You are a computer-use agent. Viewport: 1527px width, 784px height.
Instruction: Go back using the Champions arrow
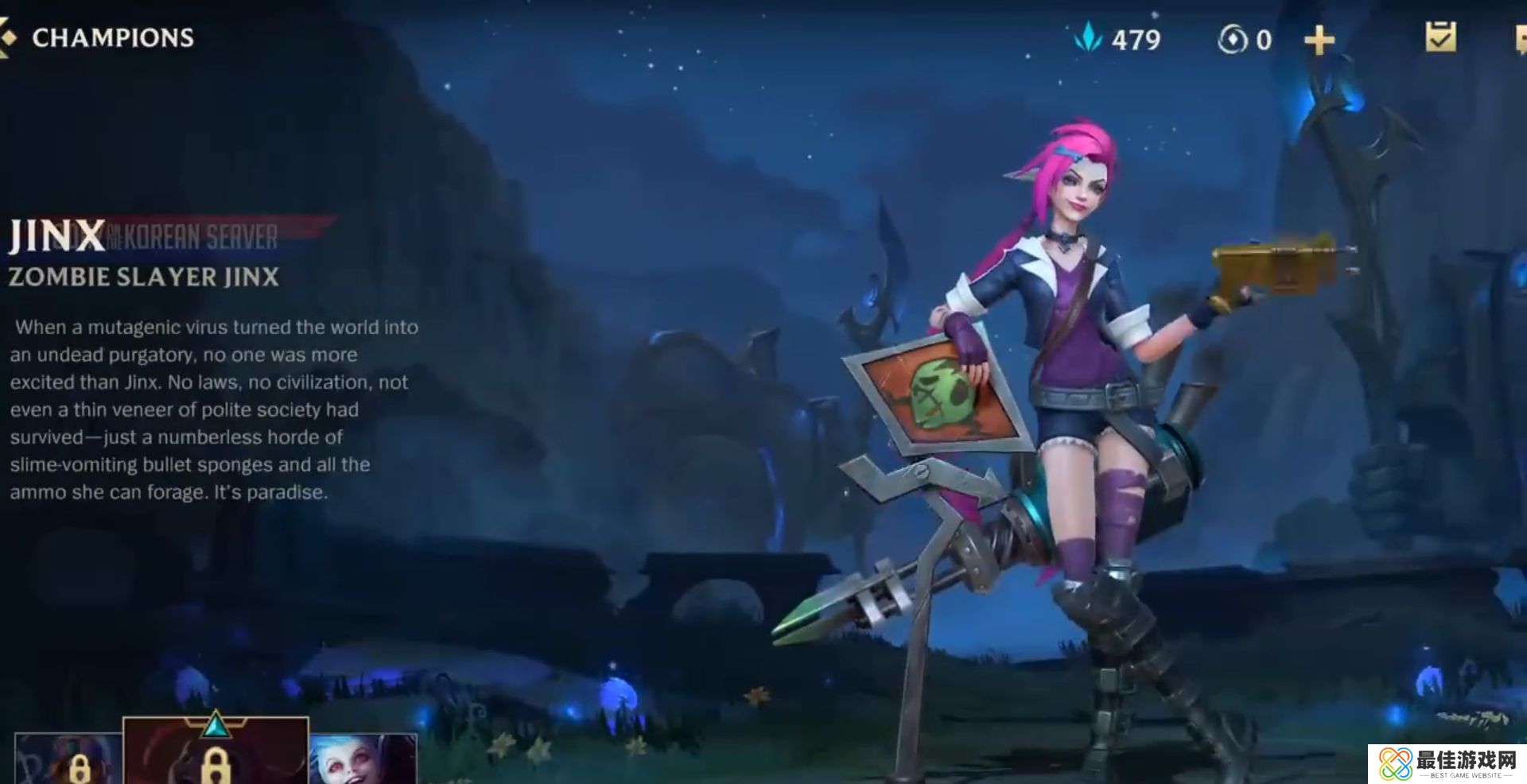tap(8, 38)
